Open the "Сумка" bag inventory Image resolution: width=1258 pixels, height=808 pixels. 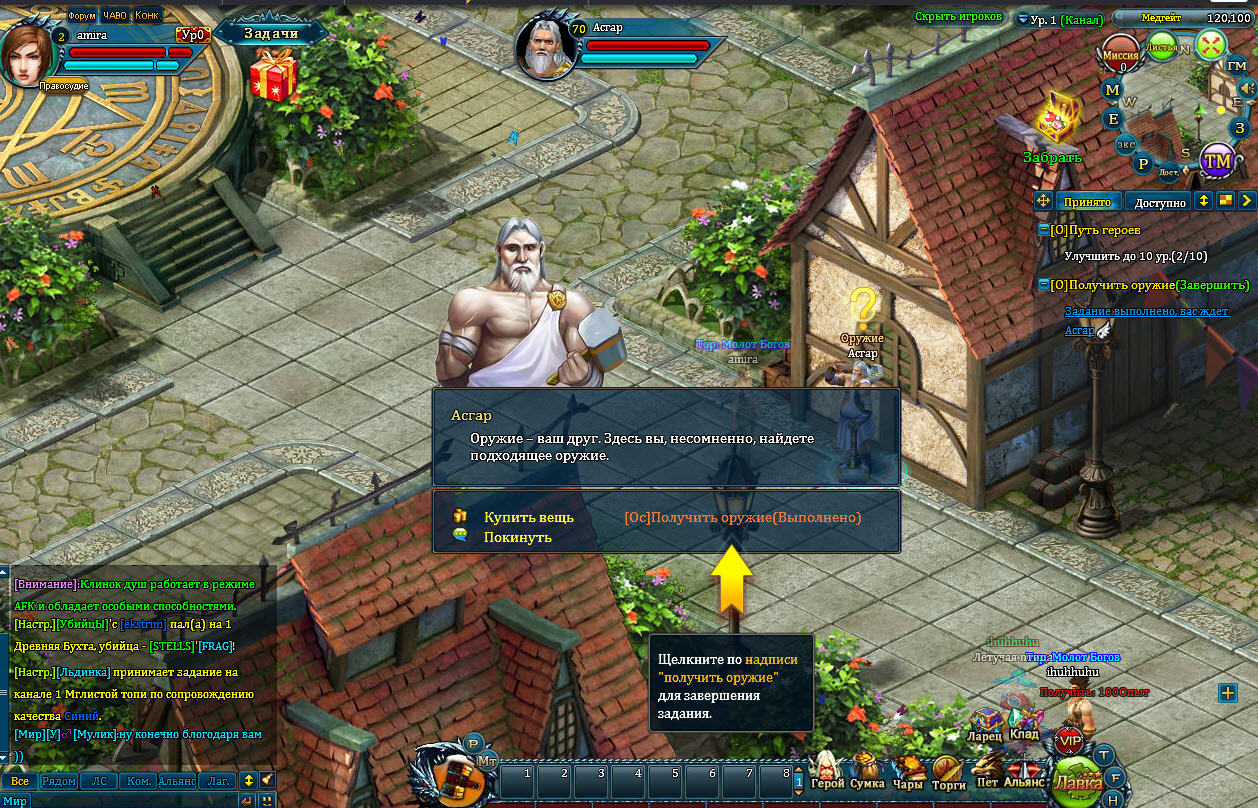click(867, 772)
